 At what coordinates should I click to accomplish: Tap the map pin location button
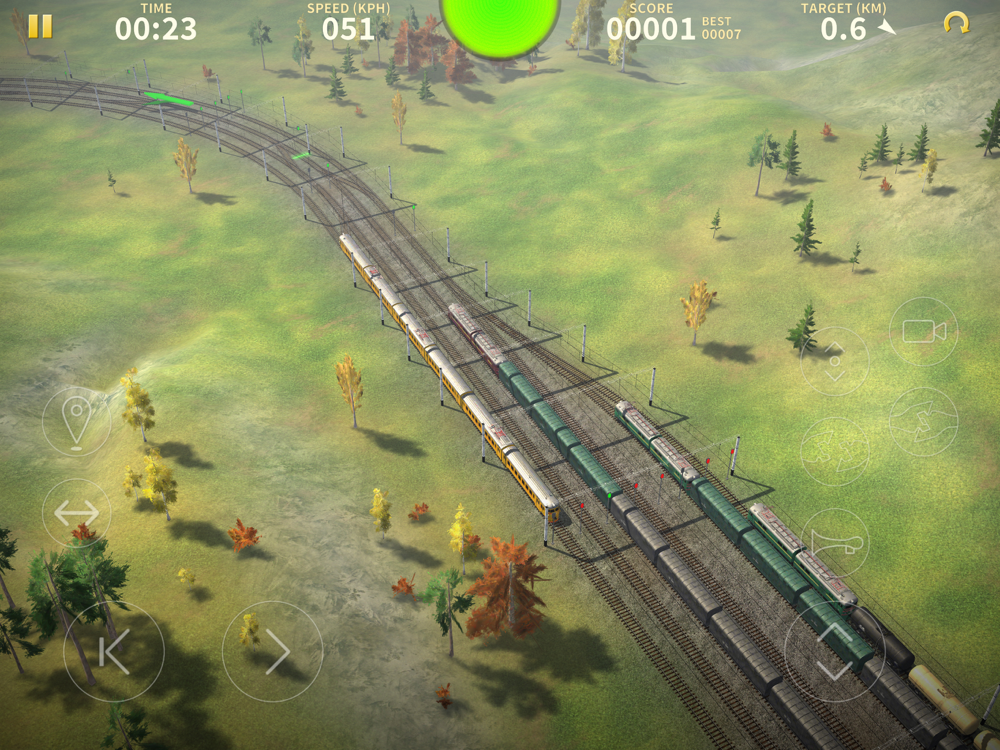click(x=76, y=421)
